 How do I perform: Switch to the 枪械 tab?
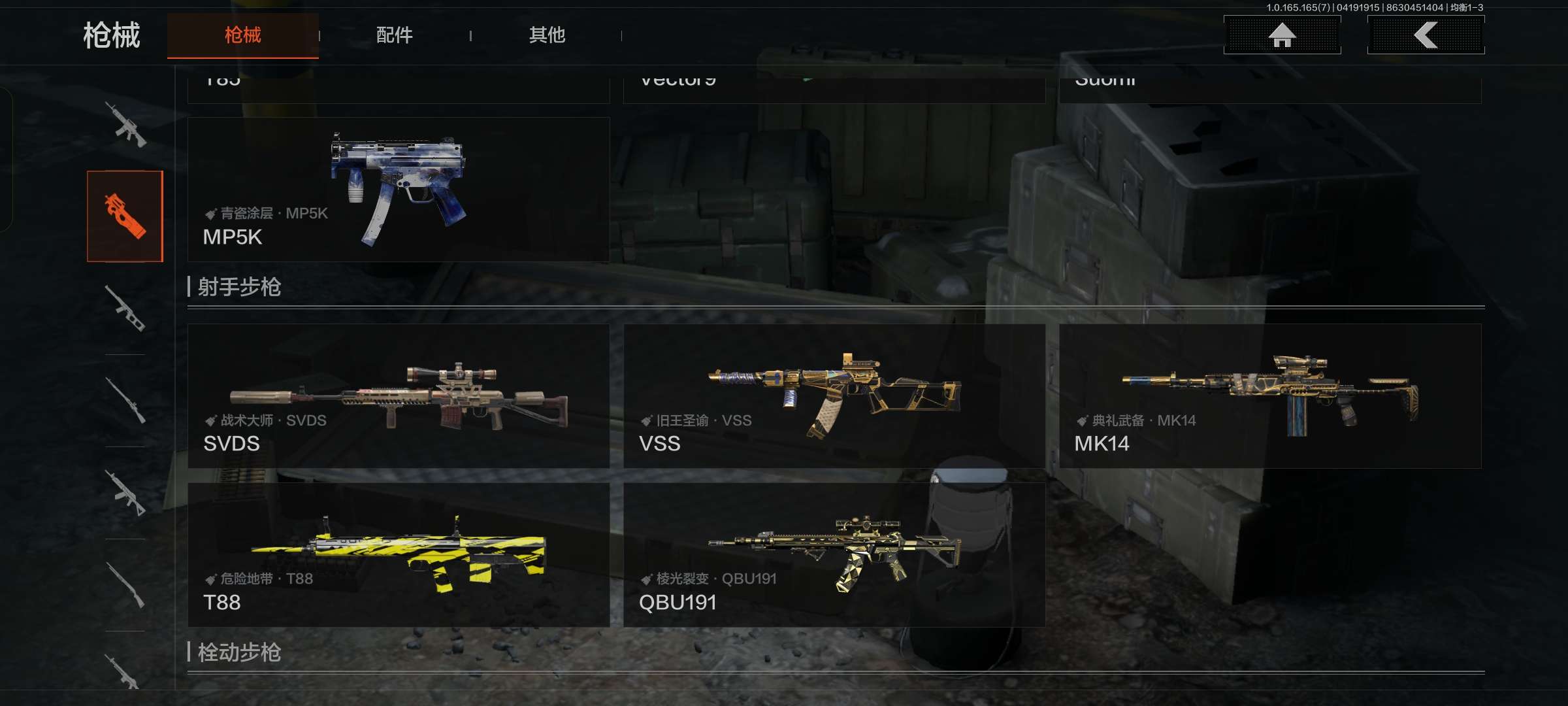242,35
